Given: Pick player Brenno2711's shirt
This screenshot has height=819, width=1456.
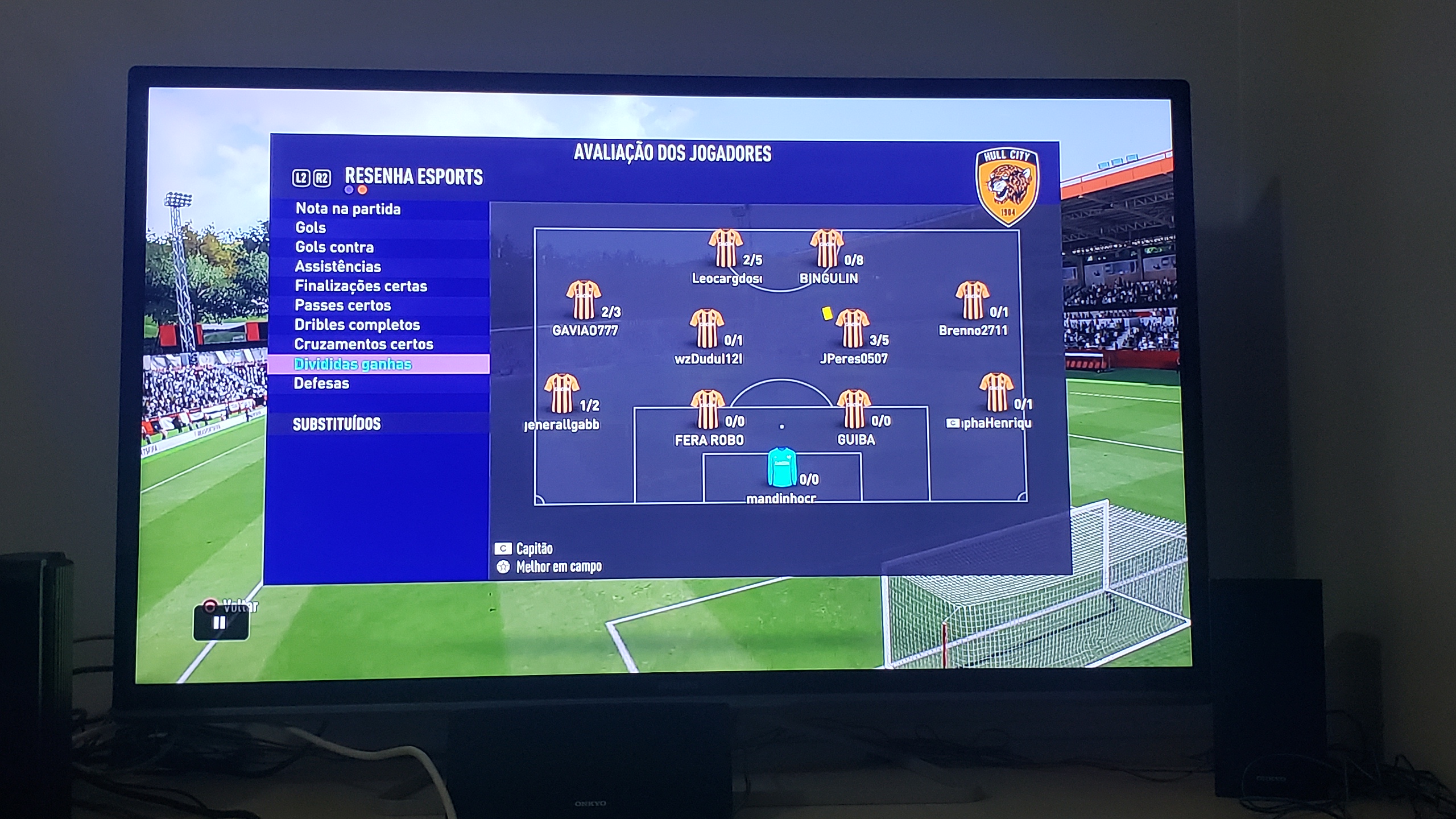Looking at the screenshot, I should [972, 300].
